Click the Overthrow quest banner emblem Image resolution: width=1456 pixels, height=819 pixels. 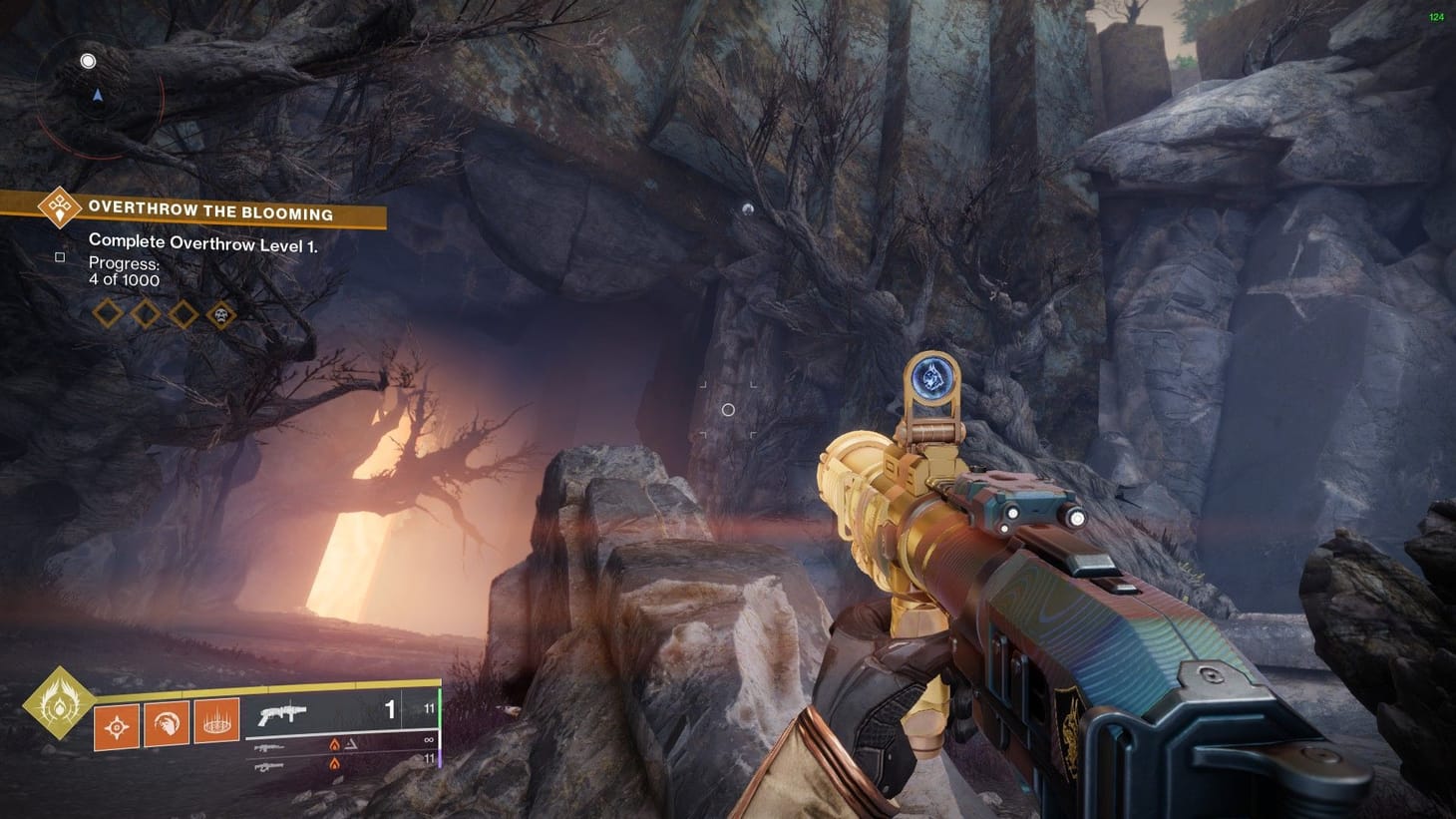[x=60, y=209]
